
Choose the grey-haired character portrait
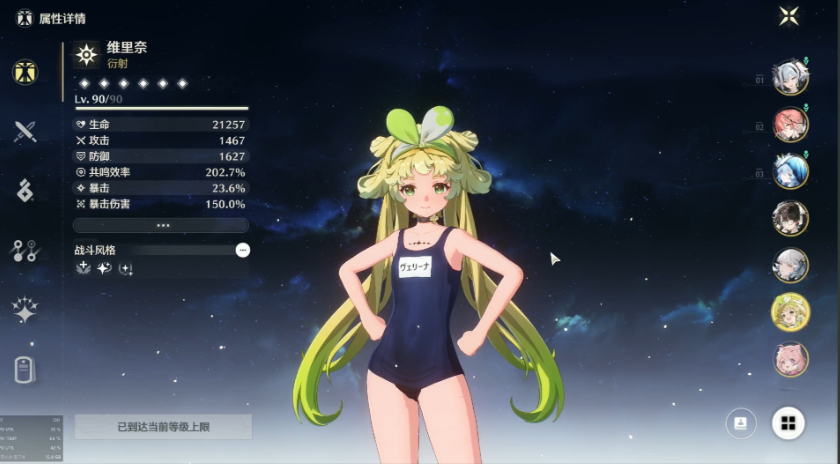[x=790, y=265]
